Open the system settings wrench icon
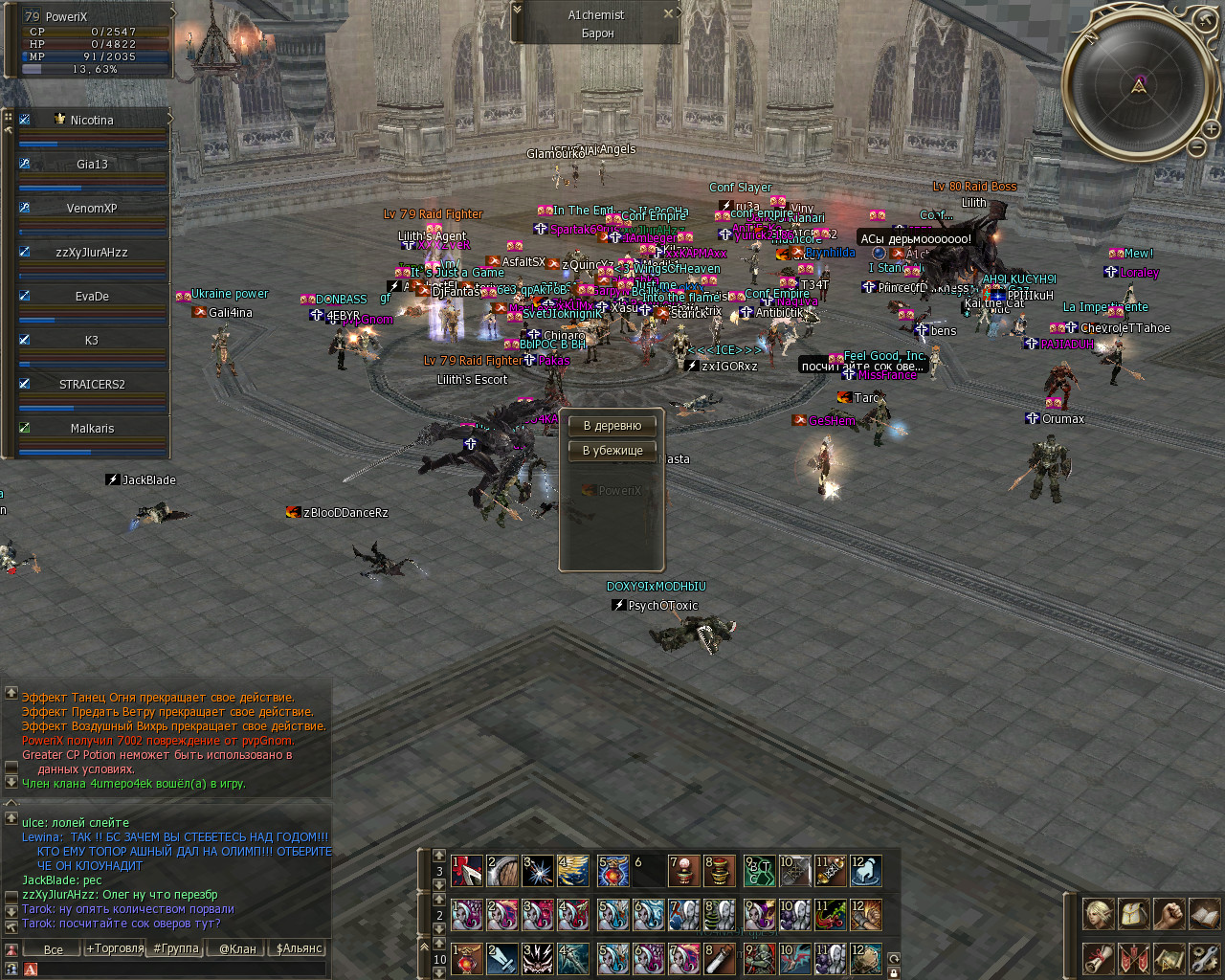The width and height of the screenshot is (1225, 980). 1204,958
